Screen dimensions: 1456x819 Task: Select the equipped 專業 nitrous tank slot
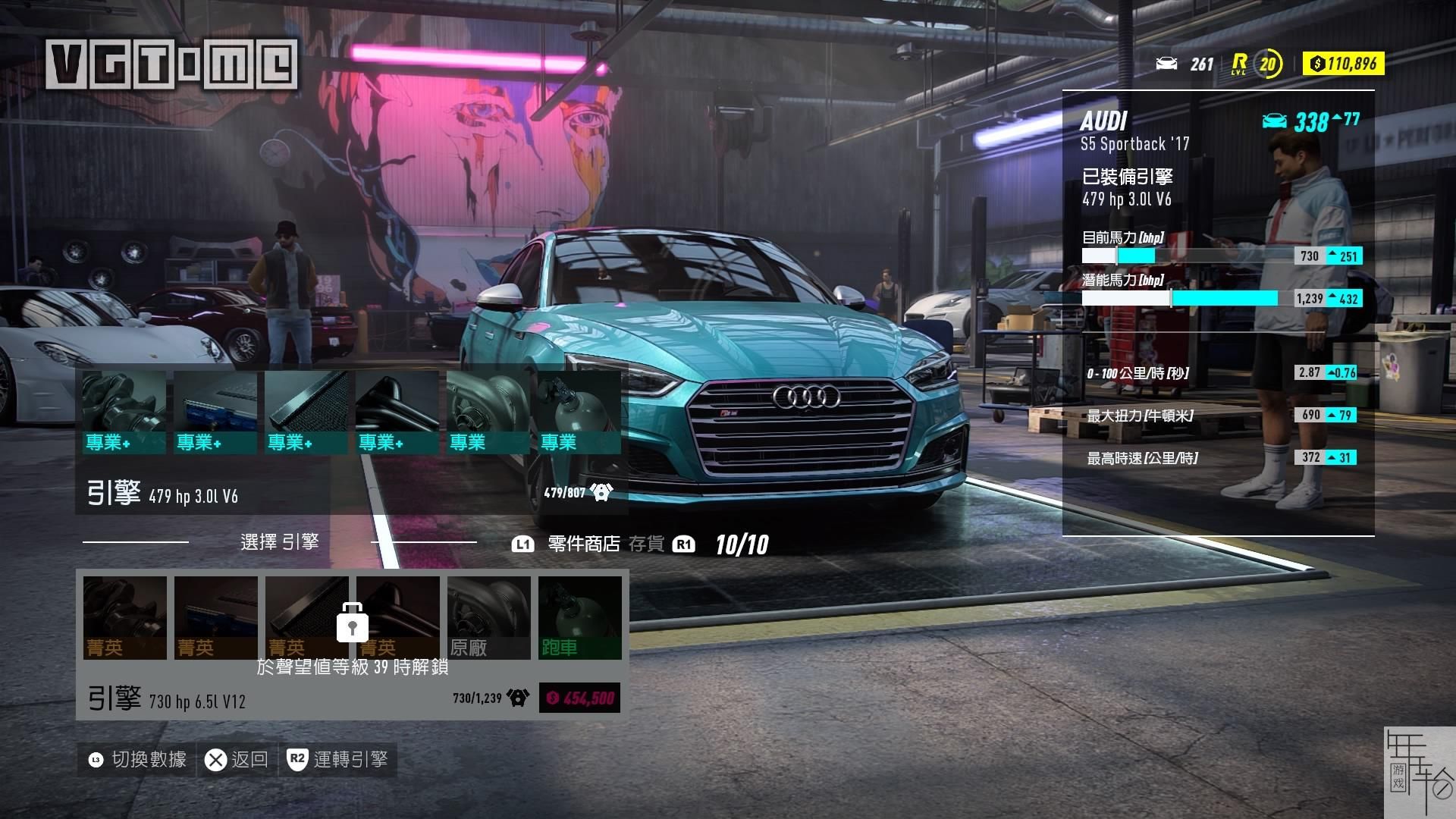pos(579,413)
